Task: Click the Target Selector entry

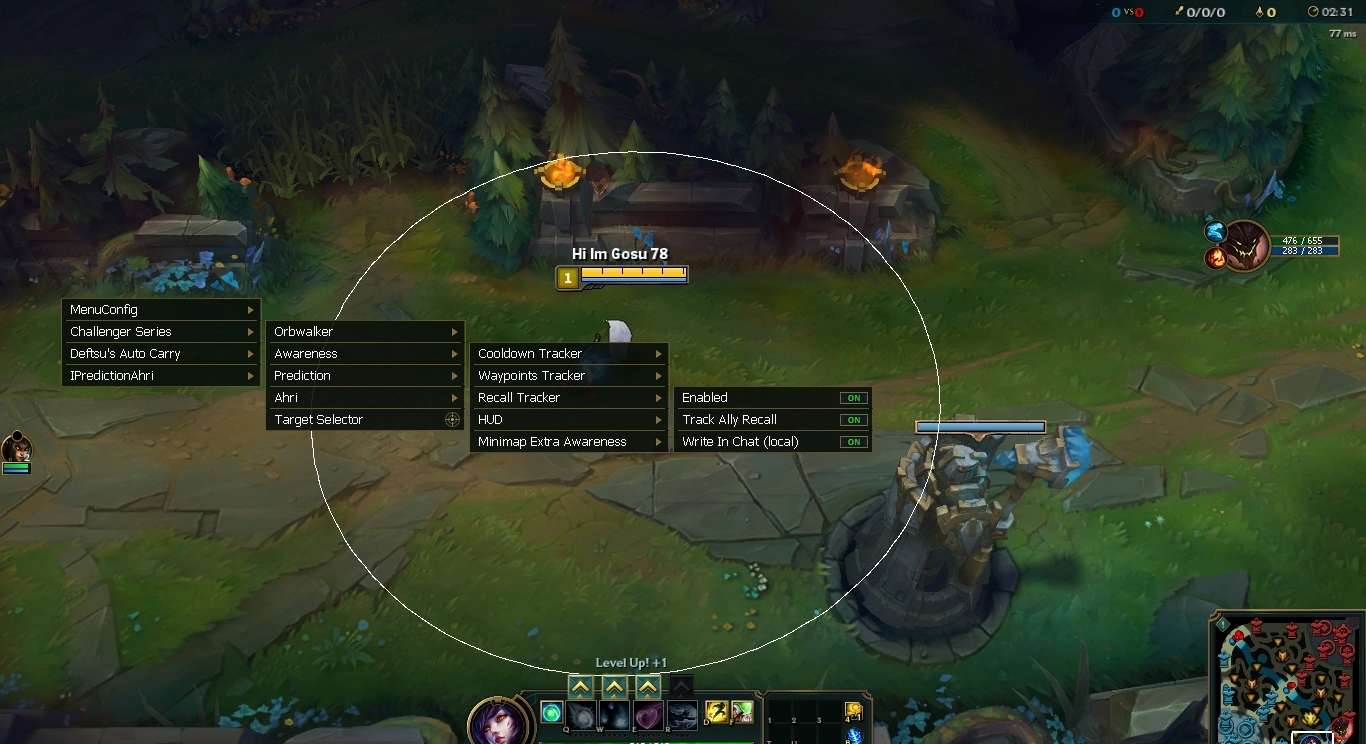Action: (x=365, y=420)
